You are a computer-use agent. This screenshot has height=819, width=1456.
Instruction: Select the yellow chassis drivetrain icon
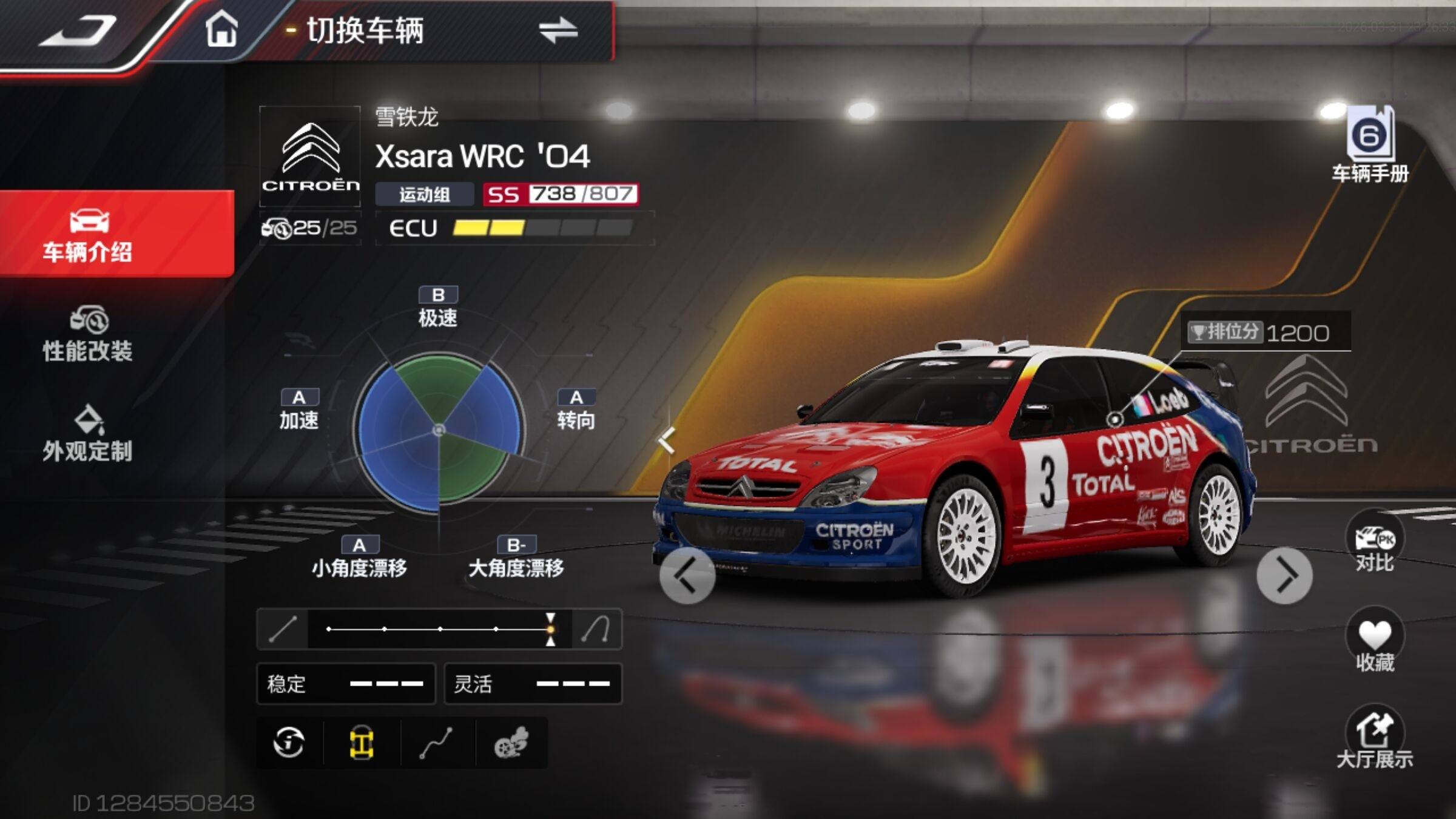tap(362, 743)
